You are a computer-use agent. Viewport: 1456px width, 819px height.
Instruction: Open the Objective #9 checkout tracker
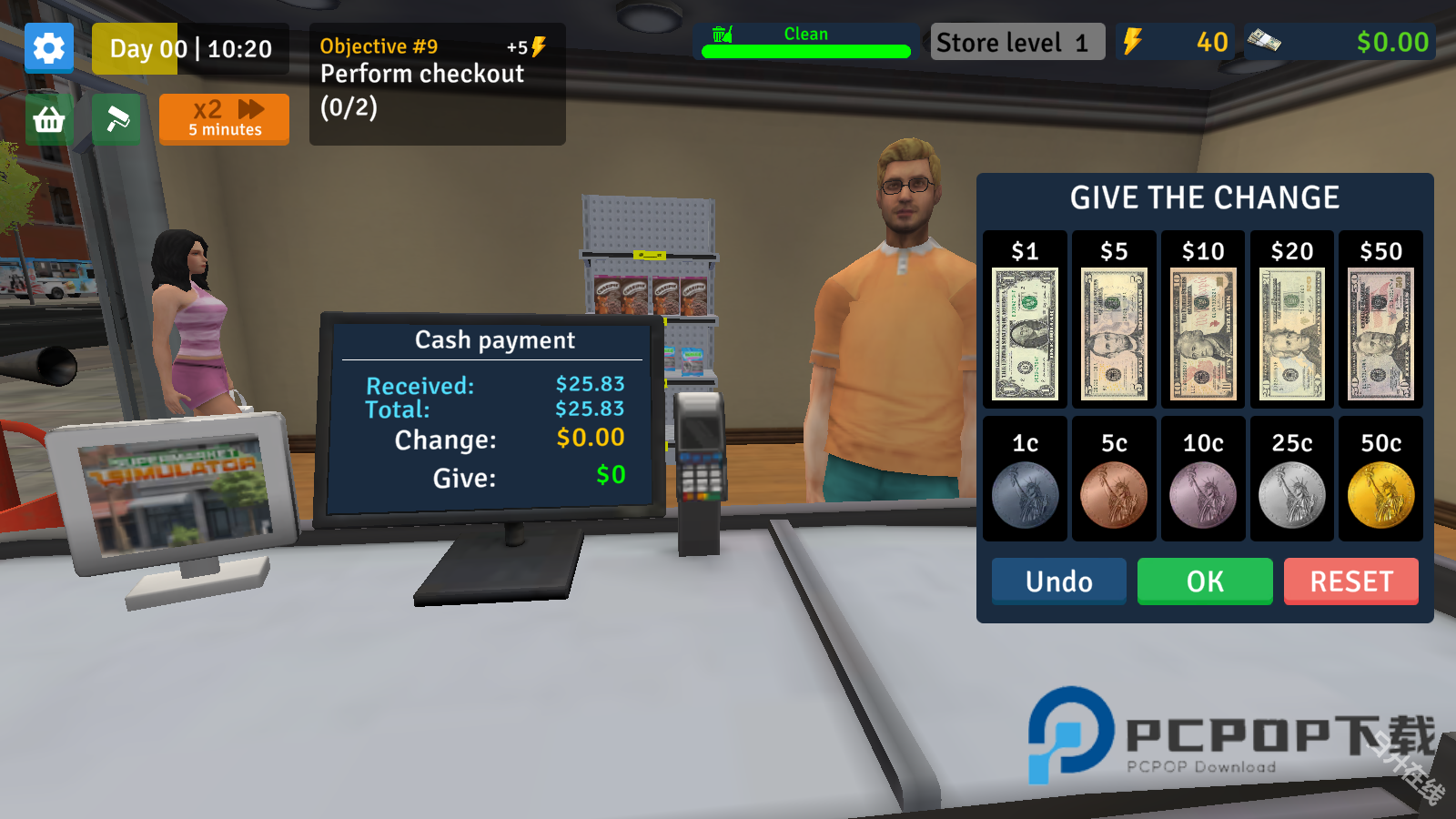tap(437, 84)
